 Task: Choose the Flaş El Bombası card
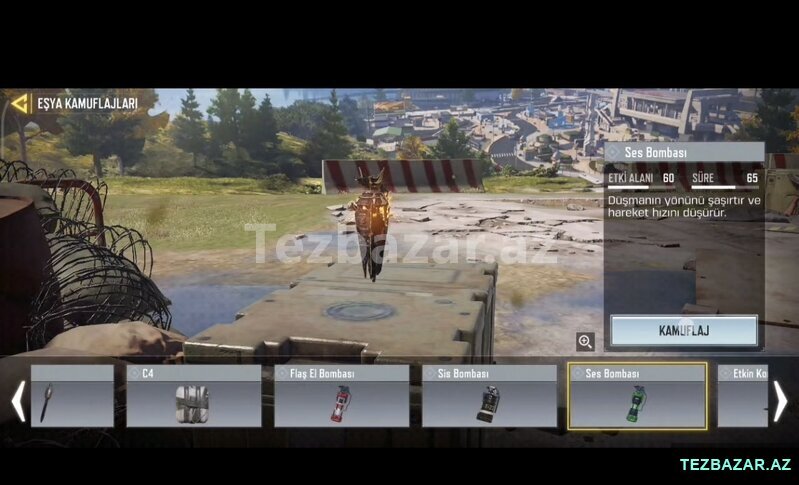[341, 396]
